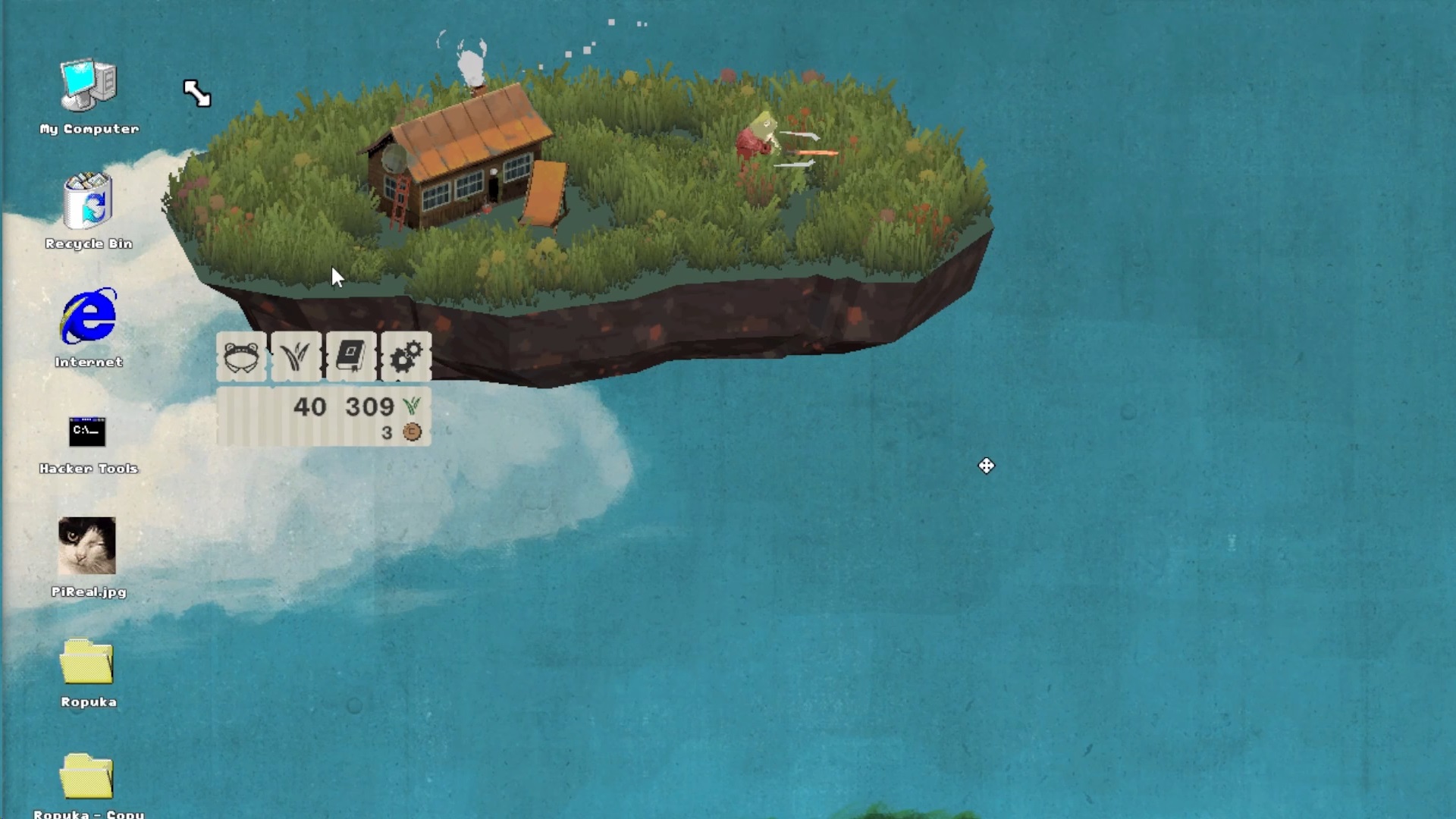Image resolution: width=1456 pixels, height=819 pixels.
Task: Open the gear settings button
Action: (x=406, y=356)
